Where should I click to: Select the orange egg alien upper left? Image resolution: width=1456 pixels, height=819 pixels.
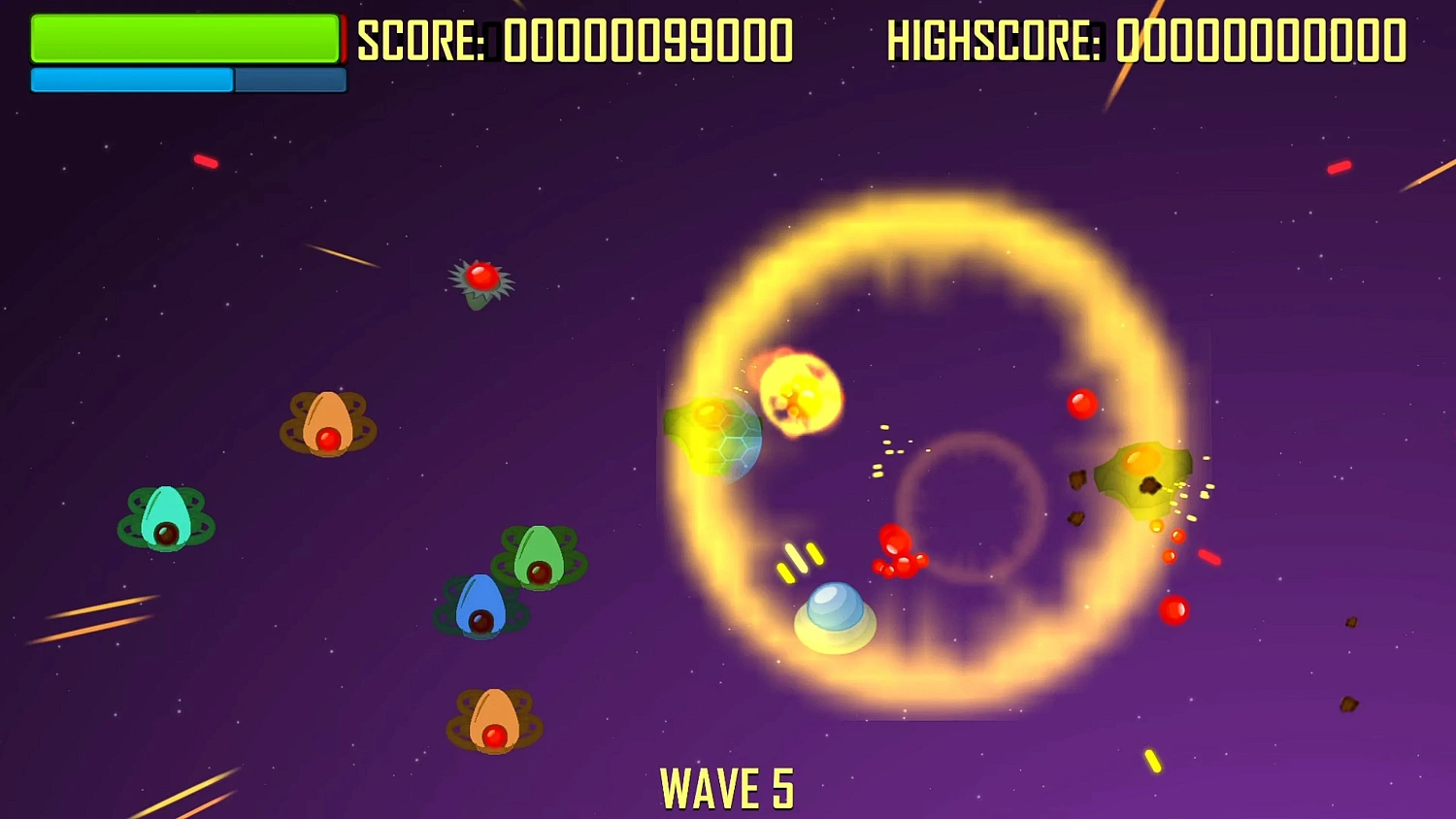click(x=329, y=424)
